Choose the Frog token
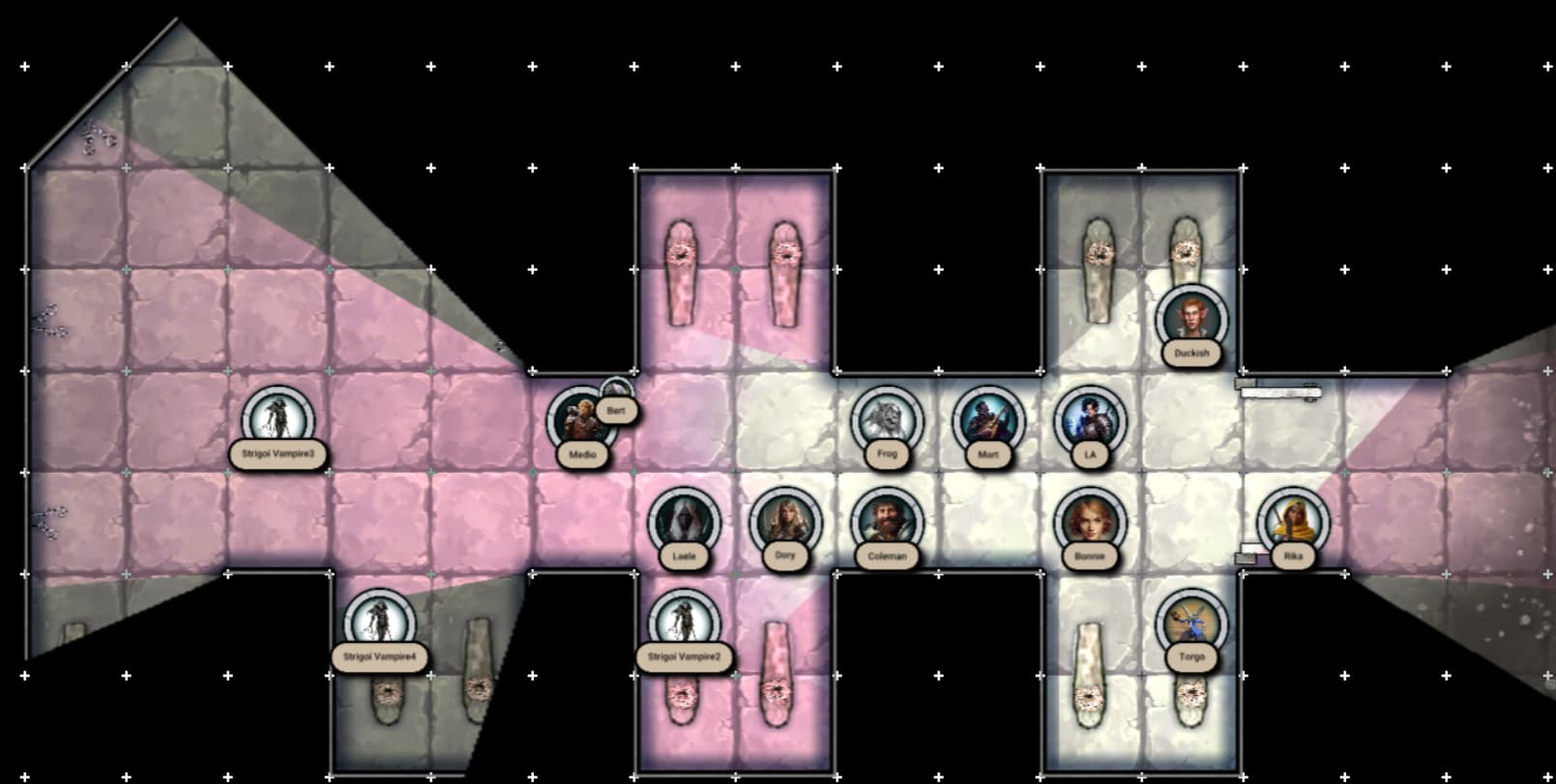 [887, 421]
